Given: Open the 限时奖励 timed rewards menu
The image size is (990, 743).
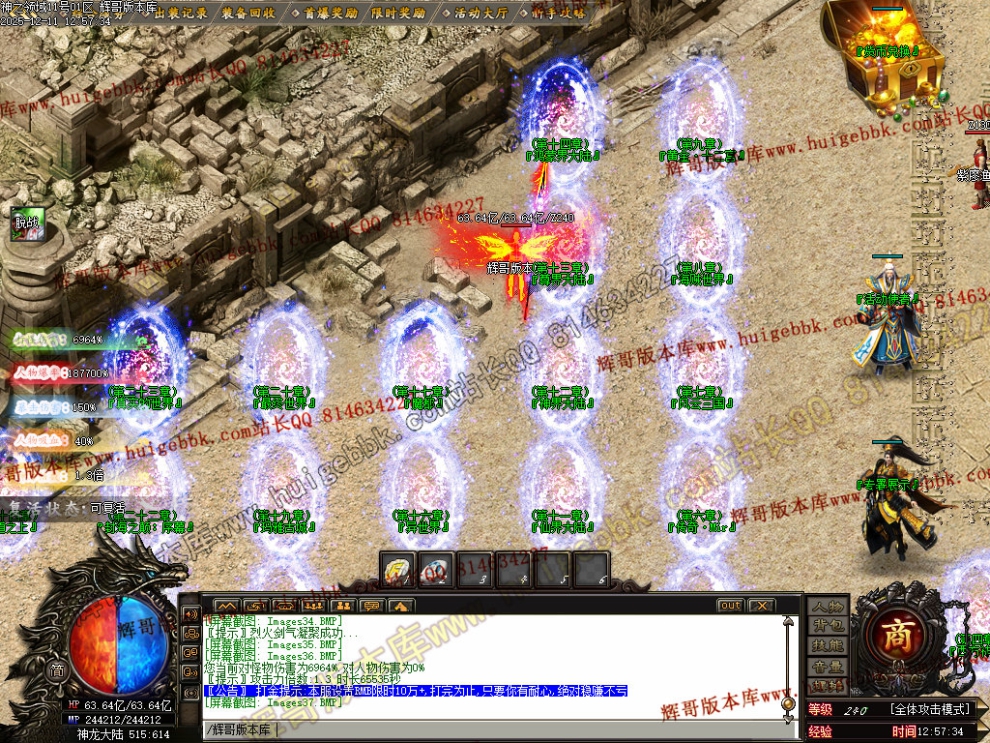Looking at the screenshot, I should [x=396, y=12].
